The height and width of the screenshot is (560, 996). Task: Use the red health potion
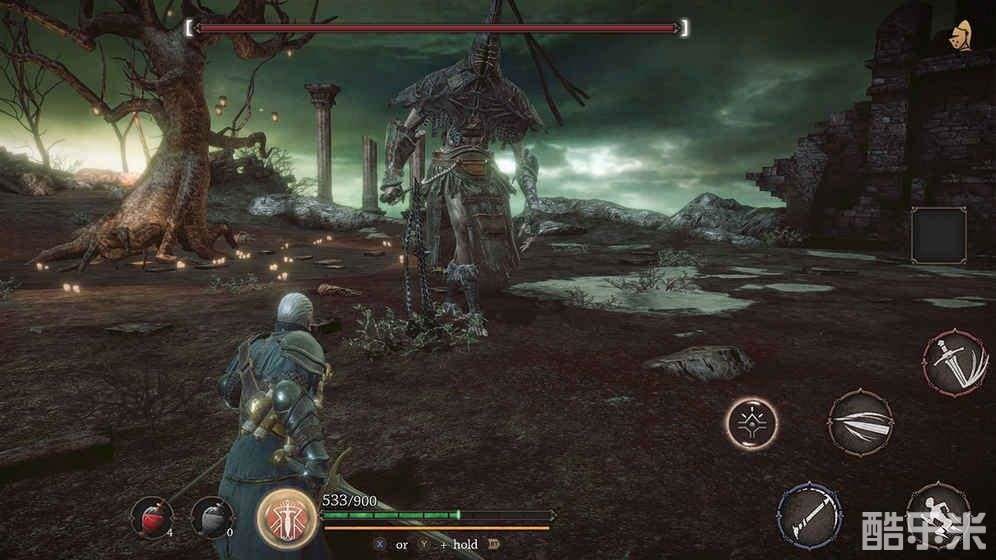(151, 516)
